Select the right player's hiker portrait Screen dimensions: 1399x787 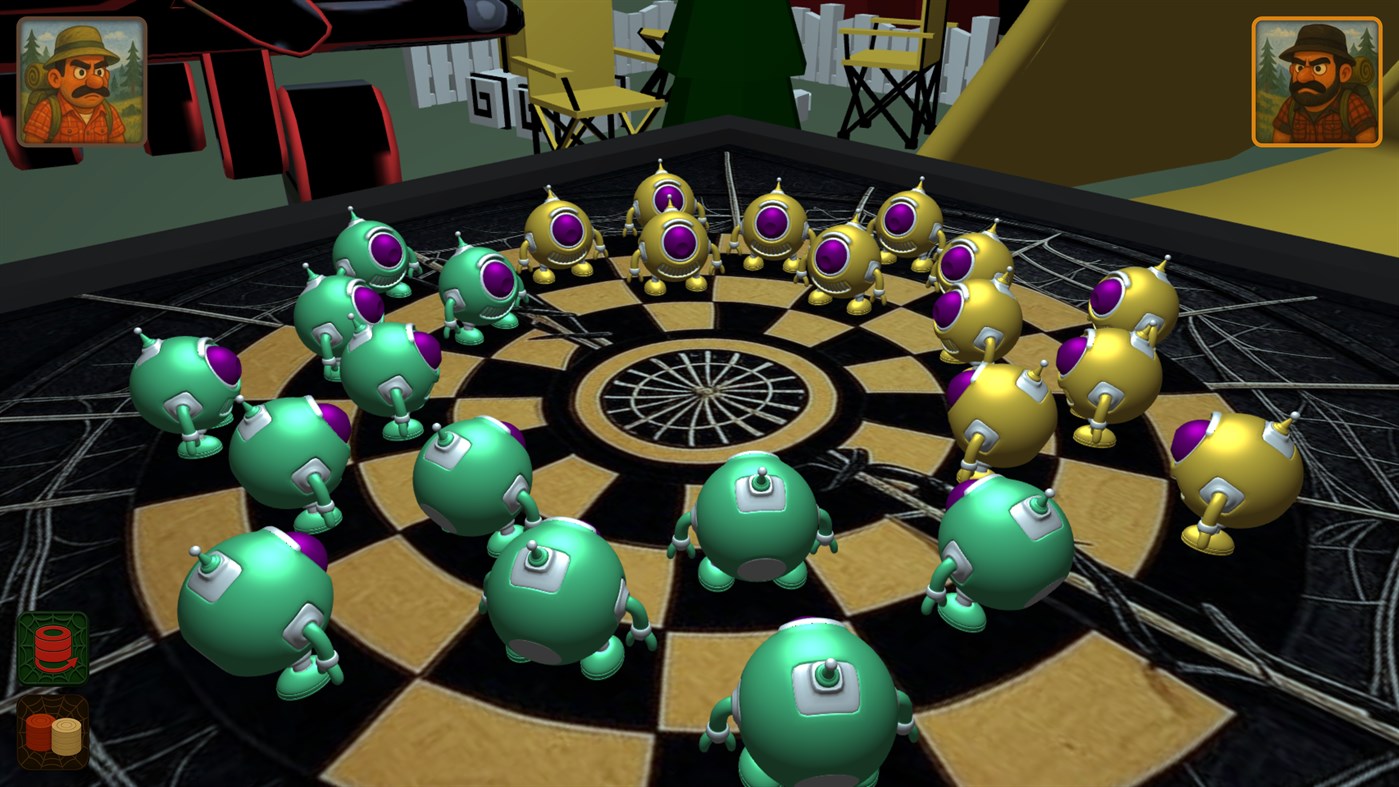click(1315, 80)
